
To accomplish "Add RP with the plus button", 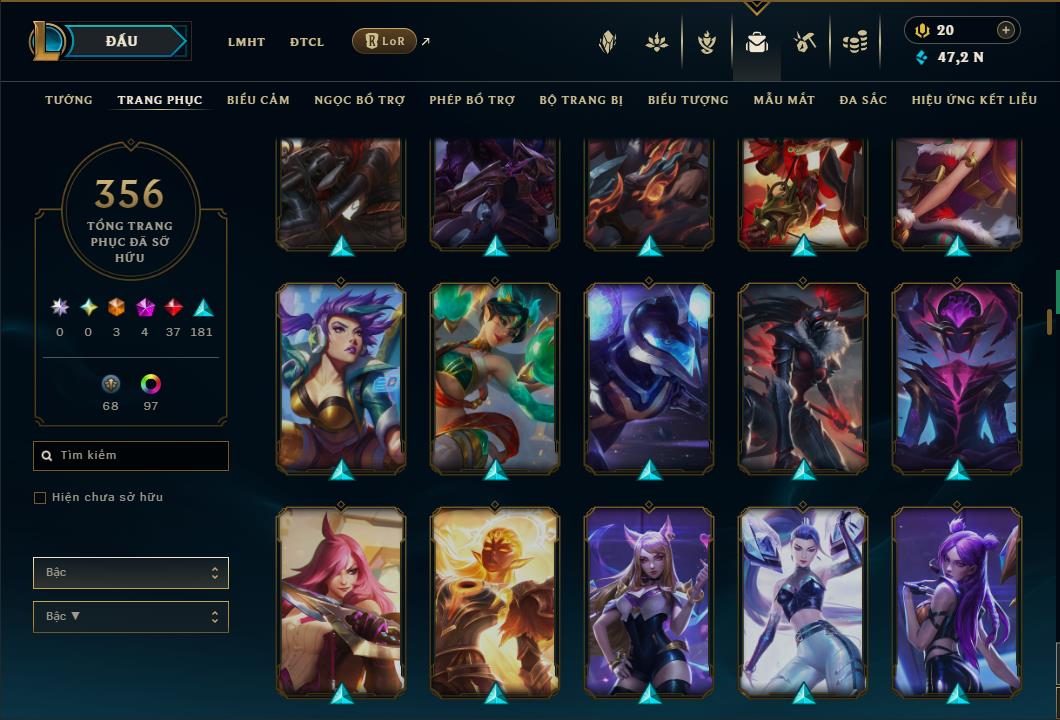I will point(1006,30).
